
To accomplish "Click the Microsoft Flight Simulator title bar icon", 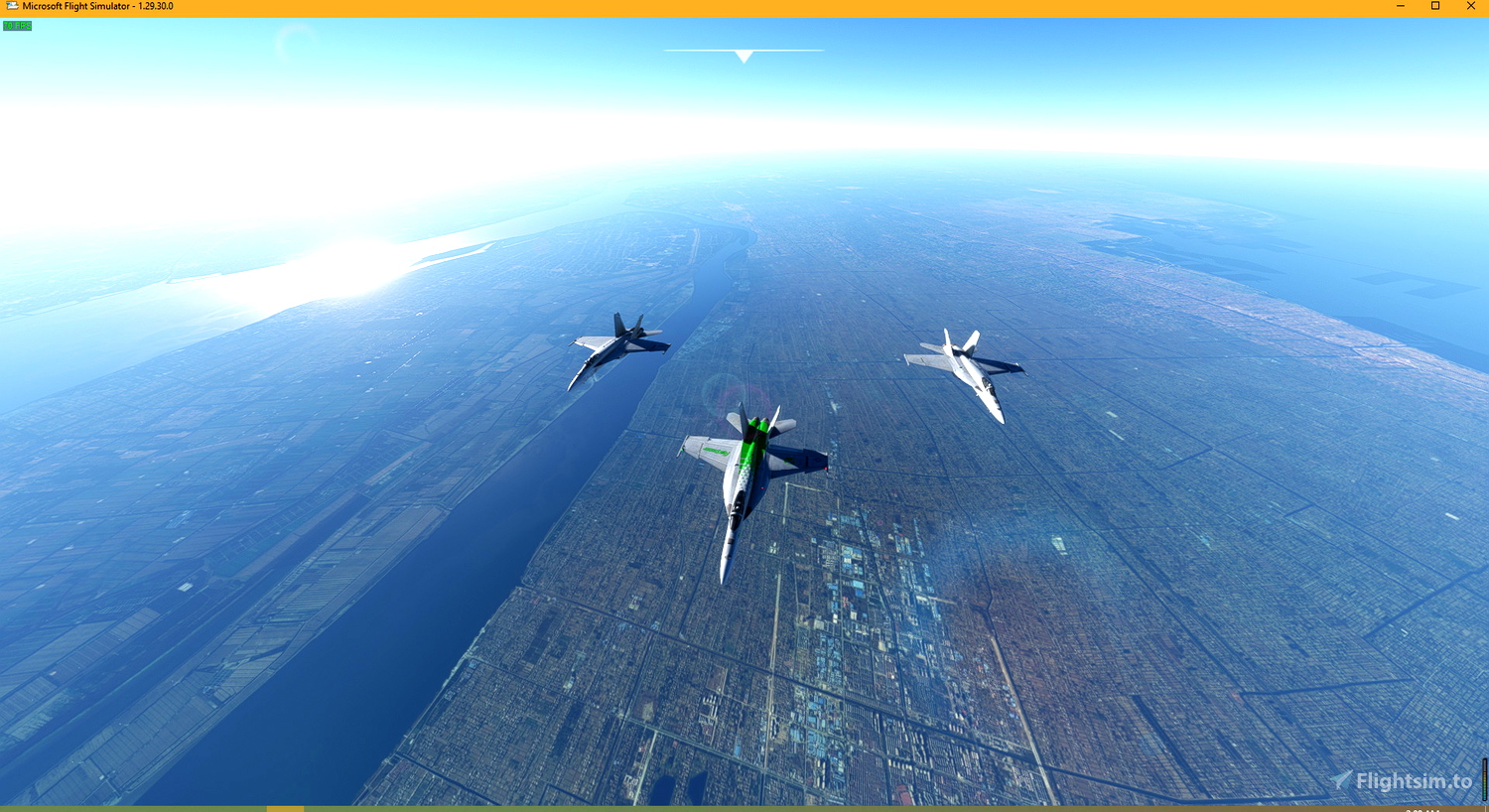I will [12, 6].
